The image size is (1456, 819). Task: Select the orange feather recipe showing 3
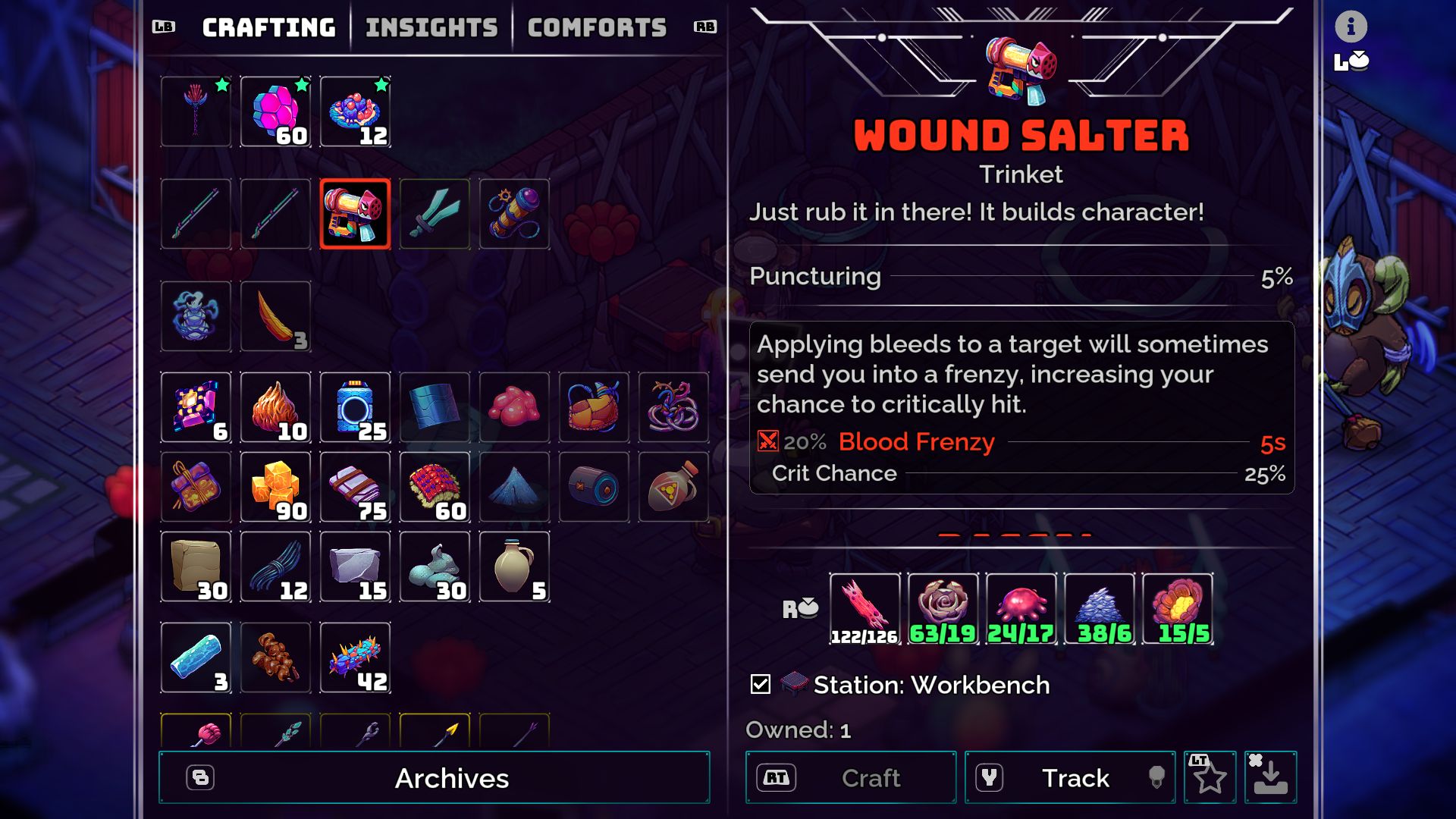[275, 316]
